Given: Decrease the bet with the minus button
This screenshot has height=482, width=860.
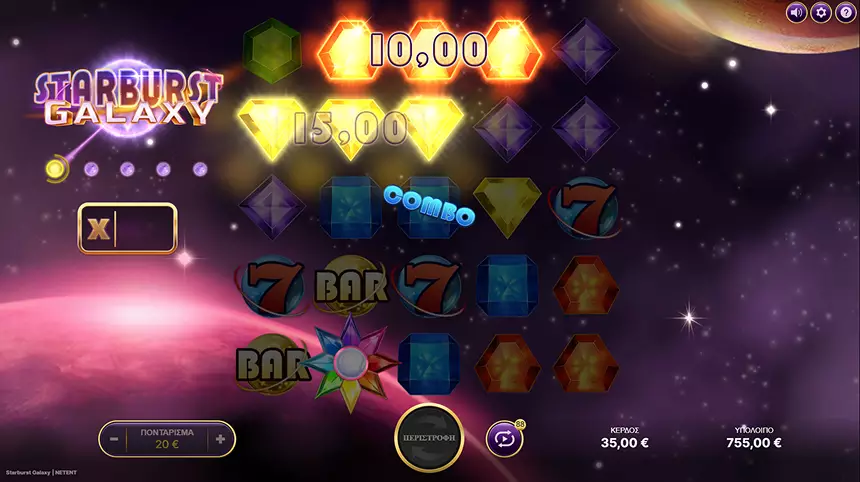Looking at the screenshot, I should pyautogui.click(x=115, y=438).
